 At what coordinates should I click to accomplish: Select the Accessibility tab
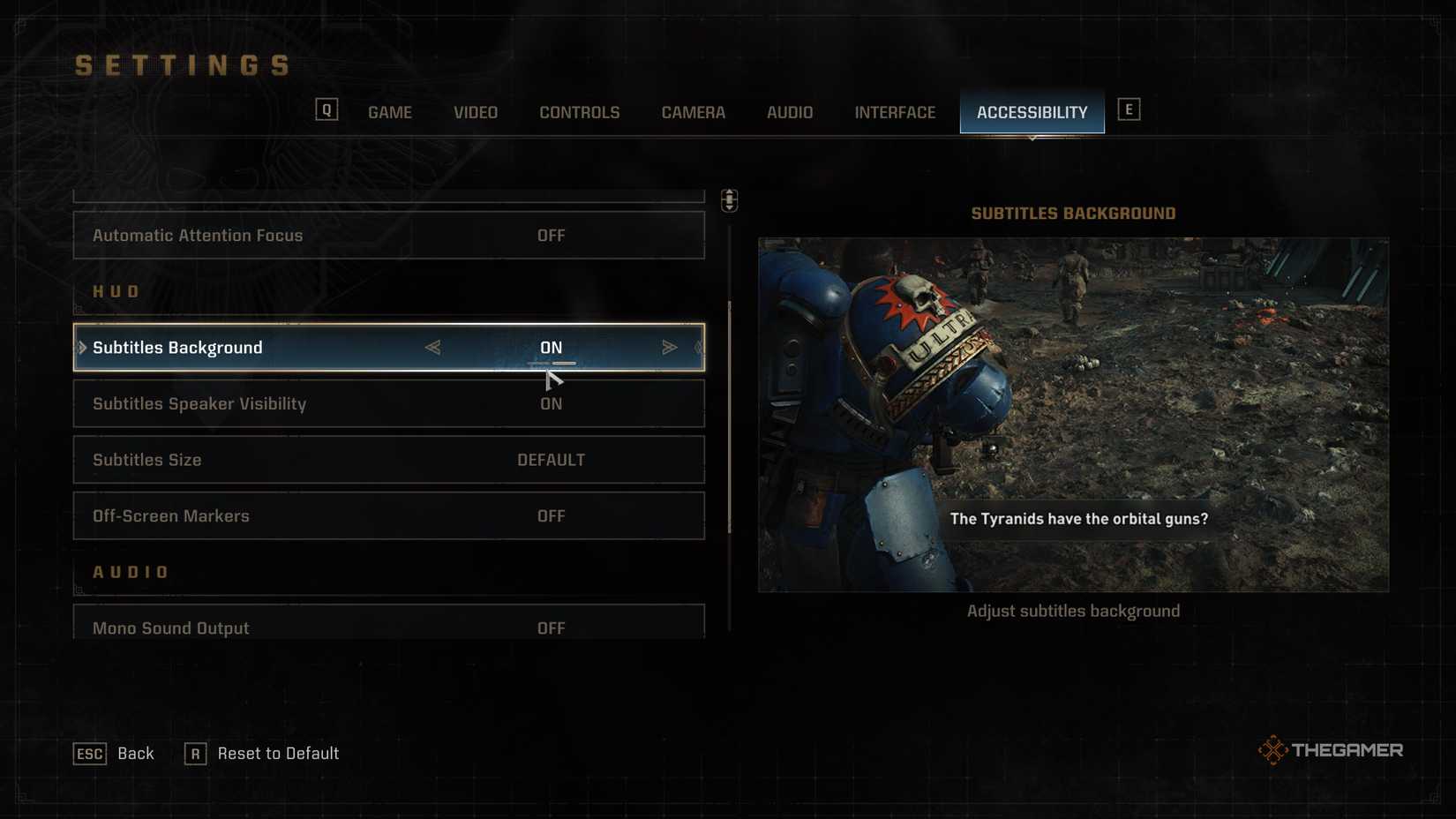pos(1032,112)
